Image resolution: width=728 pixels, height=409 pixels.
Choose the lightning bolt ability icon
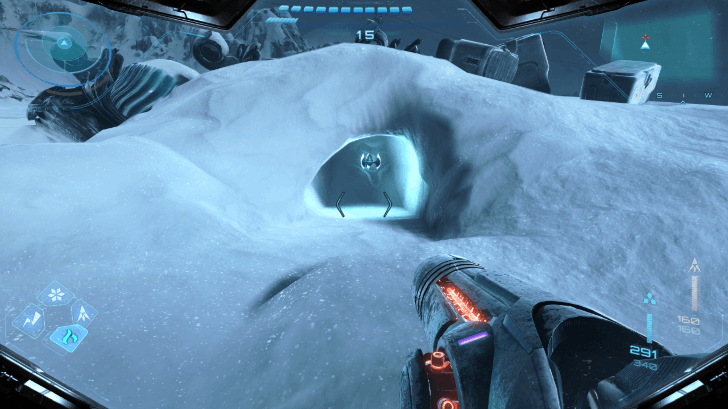coord(29,320)
